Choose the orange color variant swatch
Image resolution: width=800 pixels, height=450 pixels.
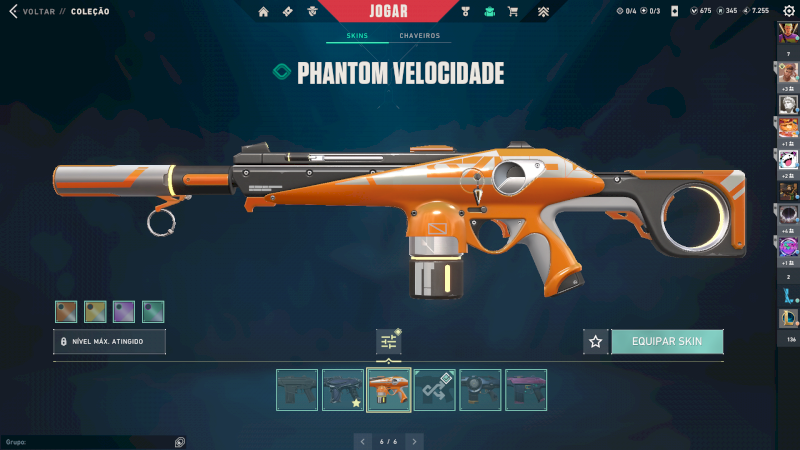coord(66,311)
